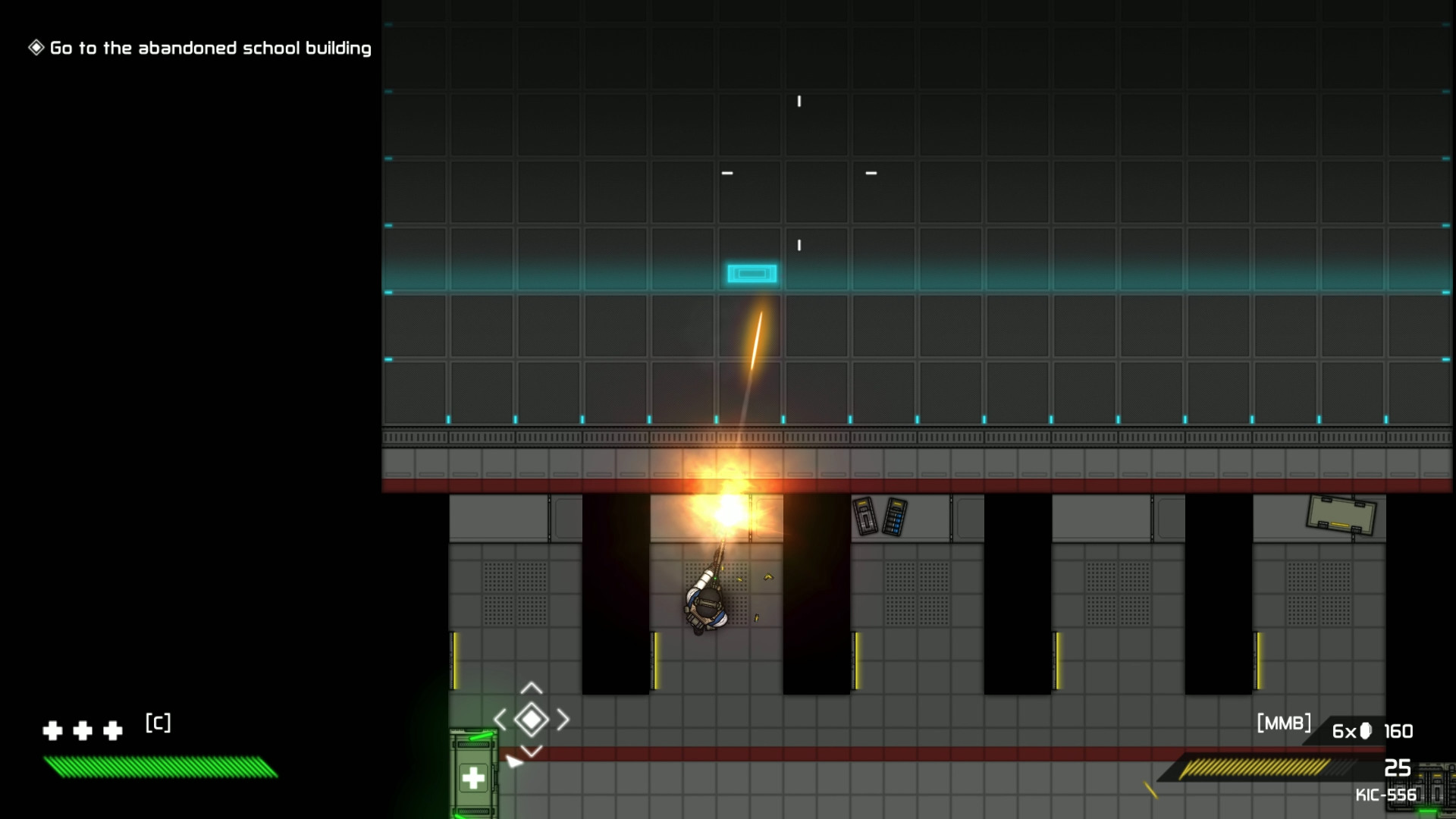Viewport: 1456px width, 819px height.
Task: Click the white cursor arrow pointer
Action: (516, 762)
